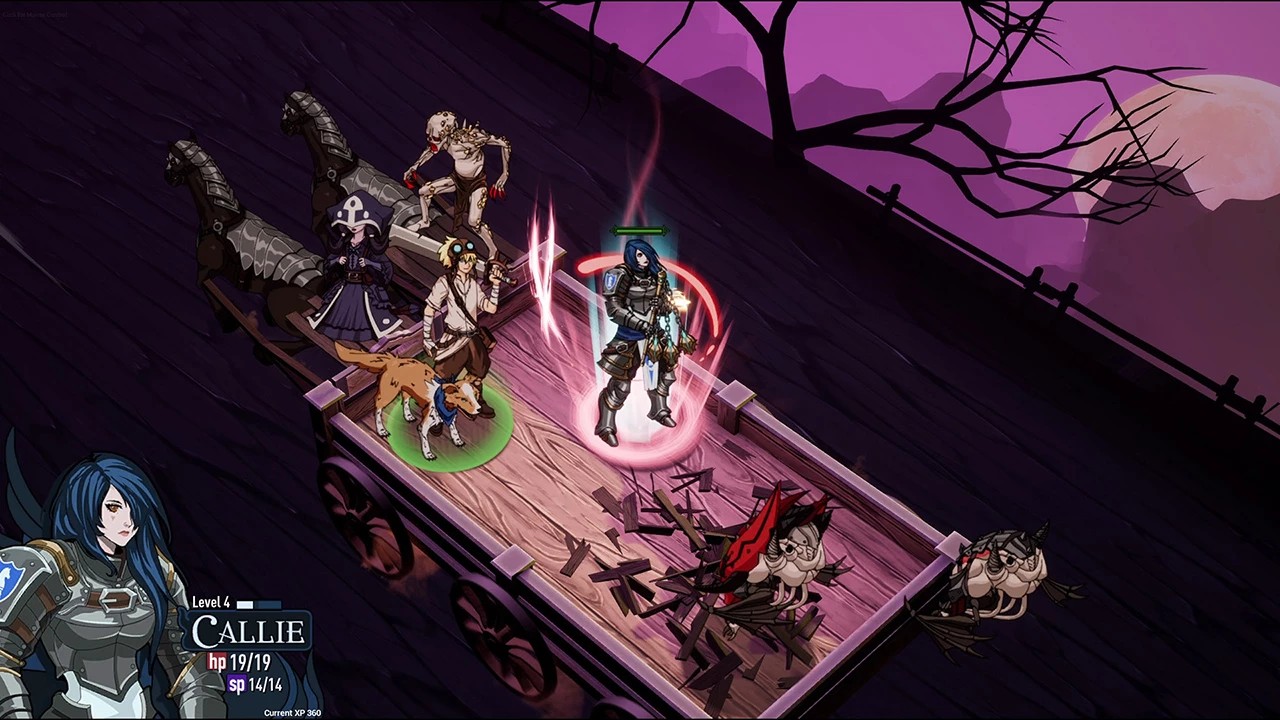Click the CALLIE nameplate
This screenshot has width=1280, height=720.
(250, 632)
